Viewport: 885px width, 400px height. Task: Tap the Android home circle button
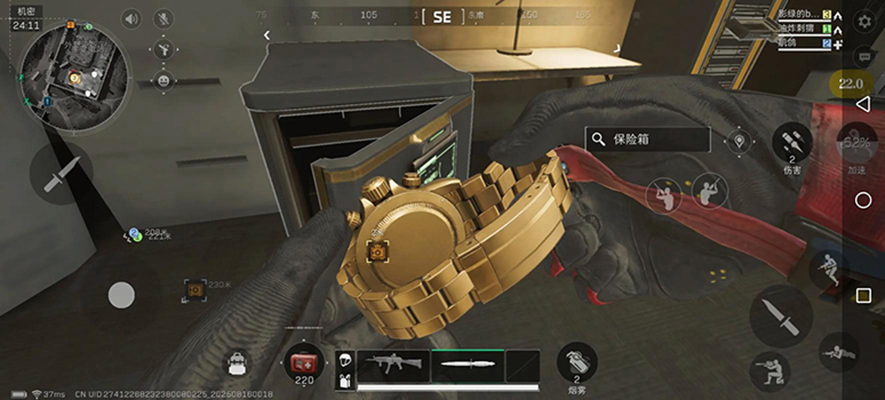pos(863,200)
